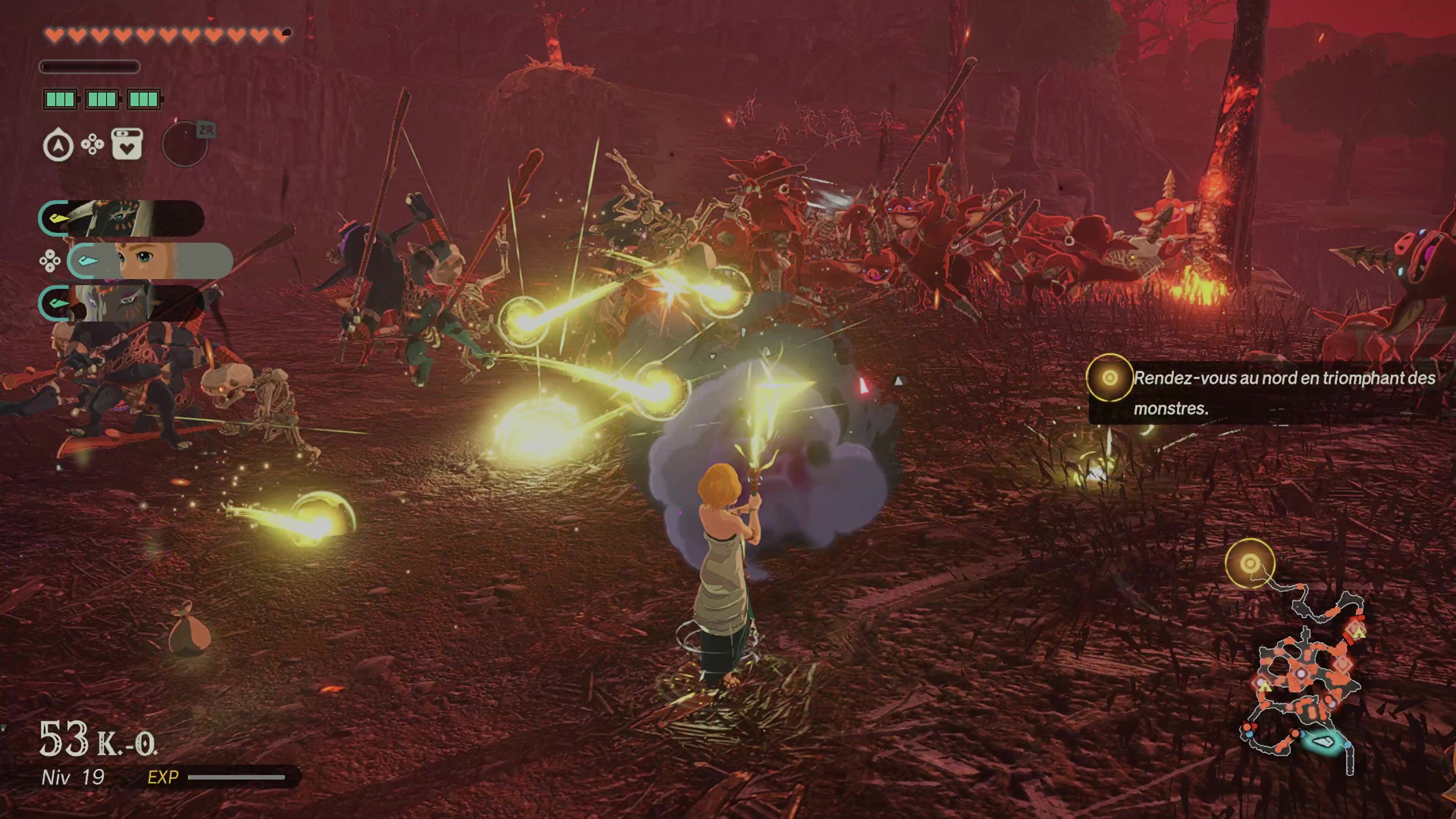Select the horned dark-masked ally portrait
This screenshot has width=1456, height=819.
pyautogui.click(x=121, y=218)
